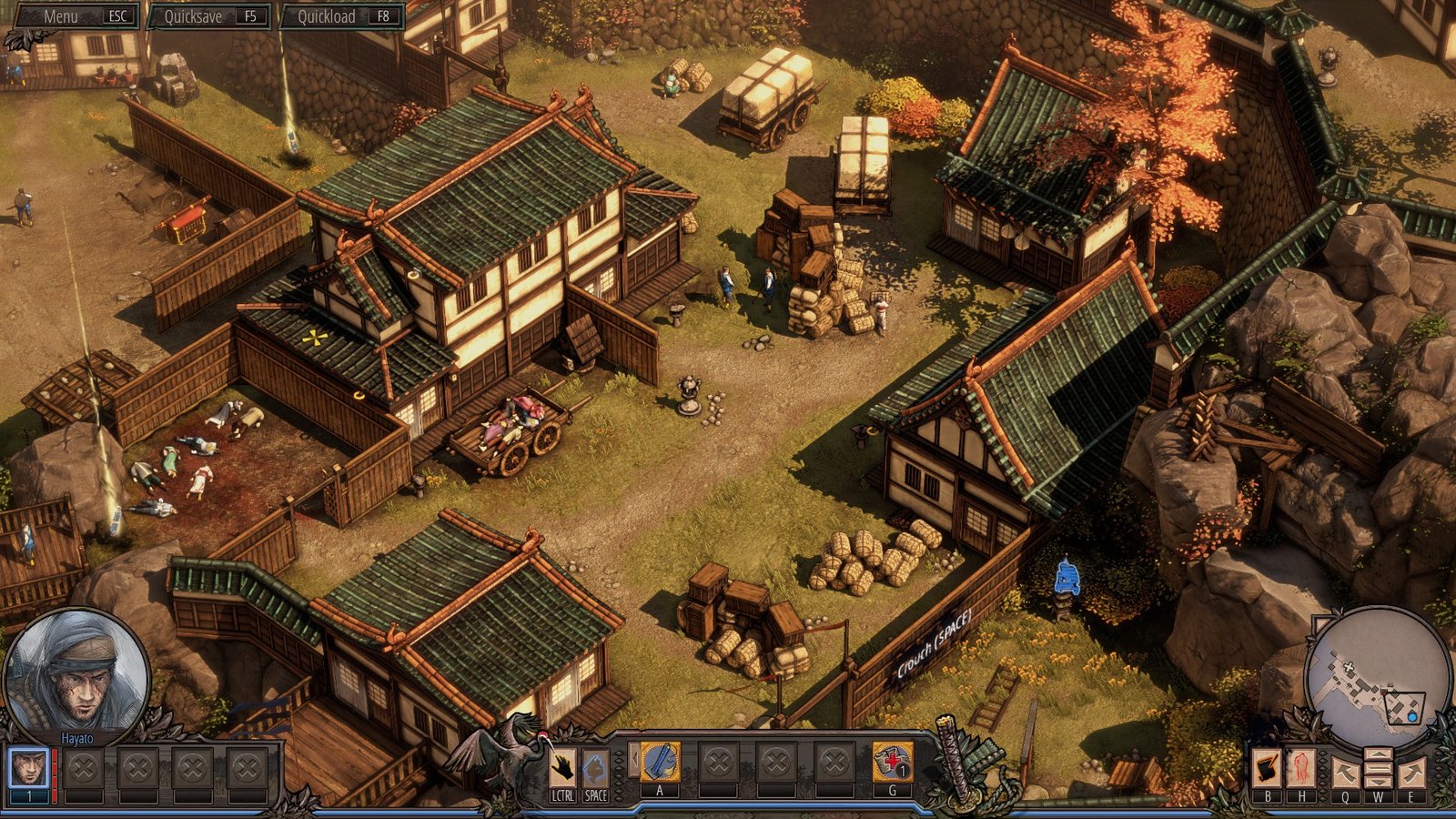
Task: Use the bandage healing item
Action: click(x=892, y=763)
